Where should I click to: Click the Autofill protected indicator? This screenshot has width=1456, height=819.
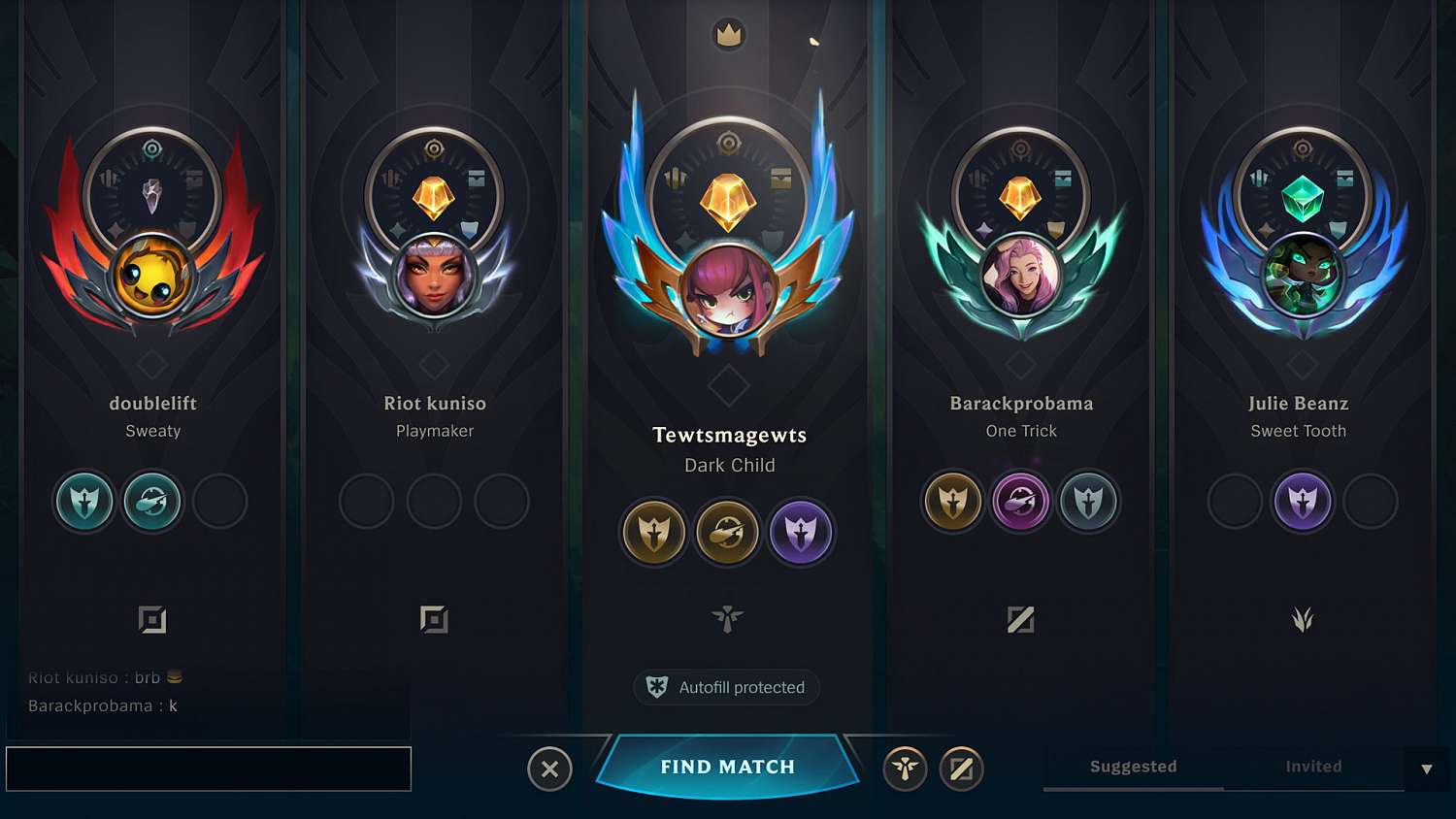tap(726, 687)
